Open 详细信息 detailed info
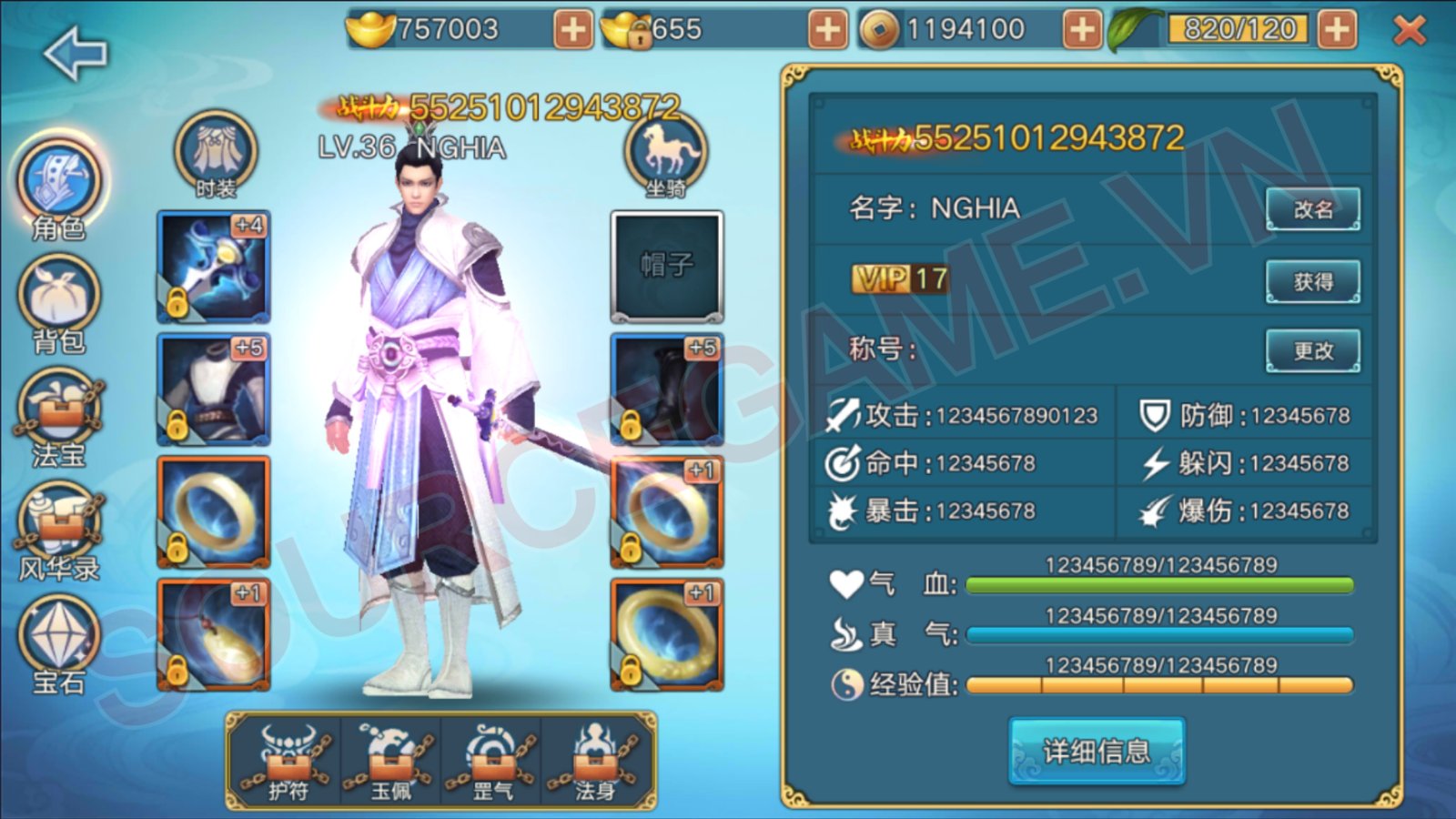 pos(1097,751)
